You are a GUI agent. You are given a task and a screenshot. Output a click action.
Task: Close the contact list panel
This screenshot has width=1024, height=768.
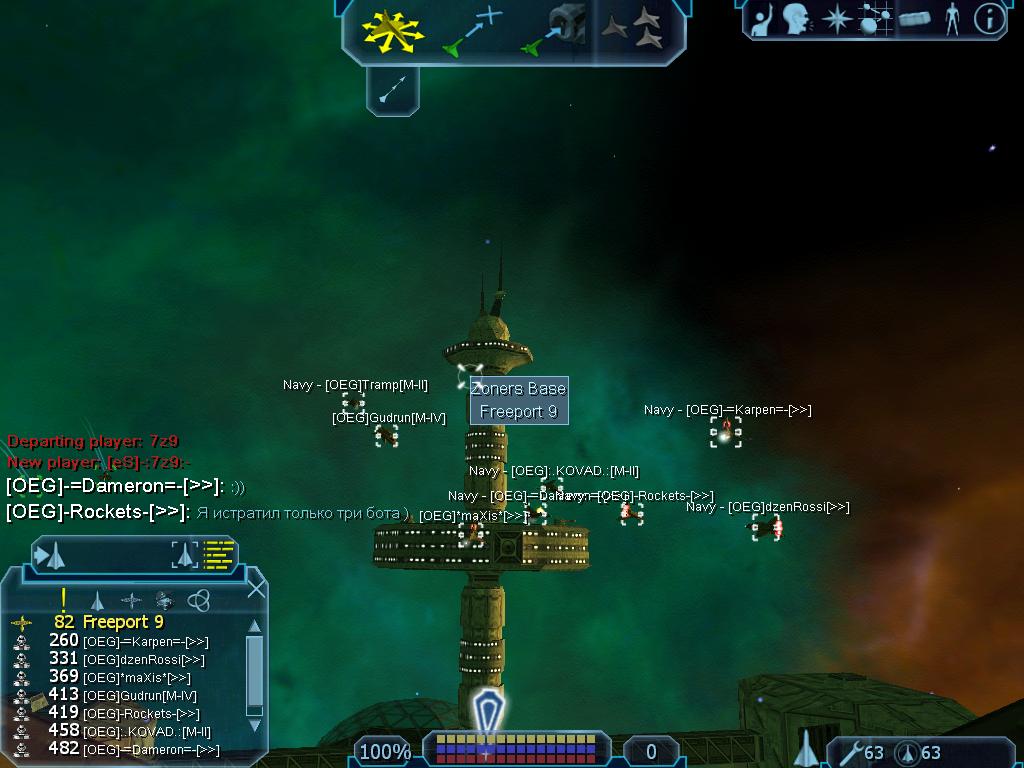pos(256,588)
